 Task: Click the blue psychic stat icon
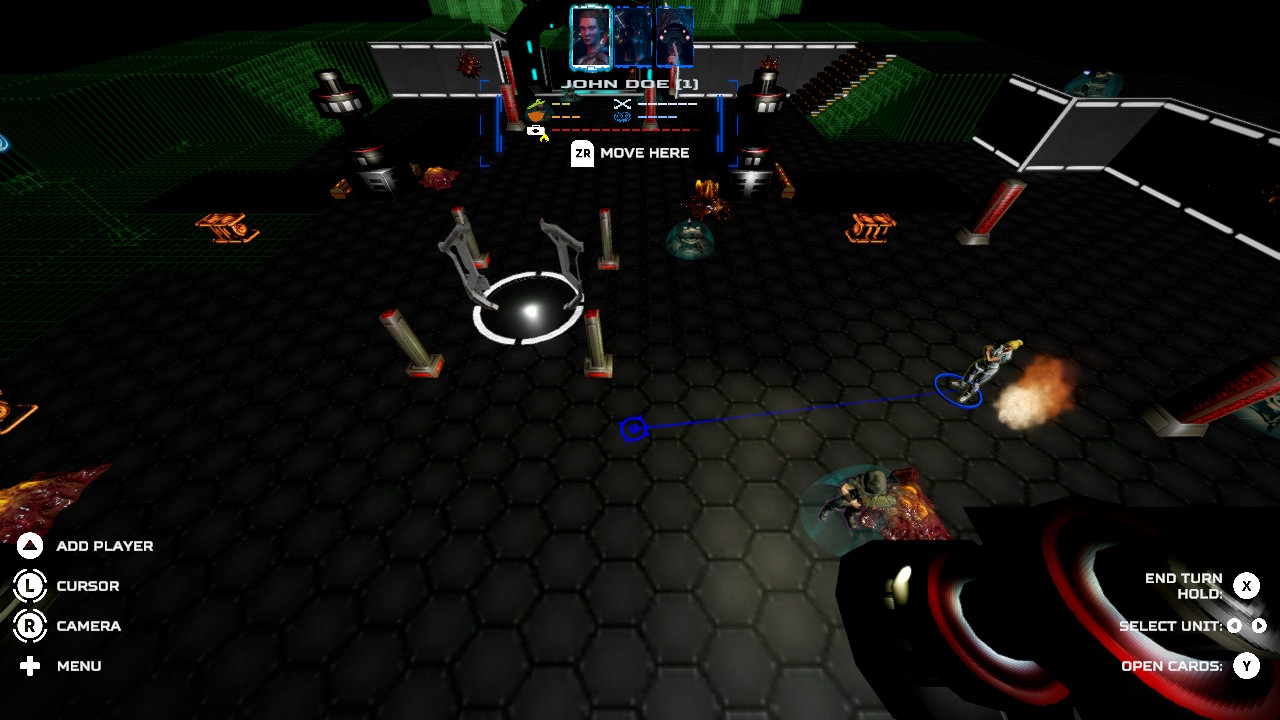(621, 117)
